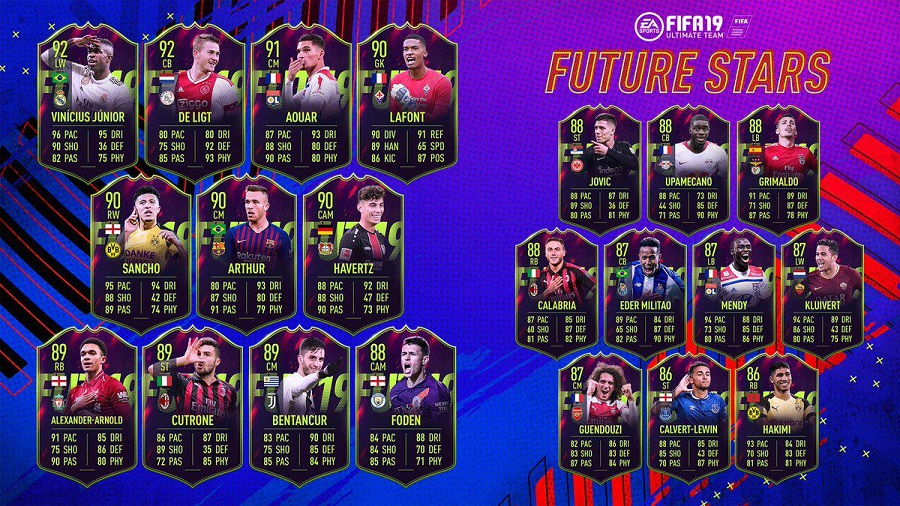Open the Upamecano 88 CB card

[x=691, y=172]
